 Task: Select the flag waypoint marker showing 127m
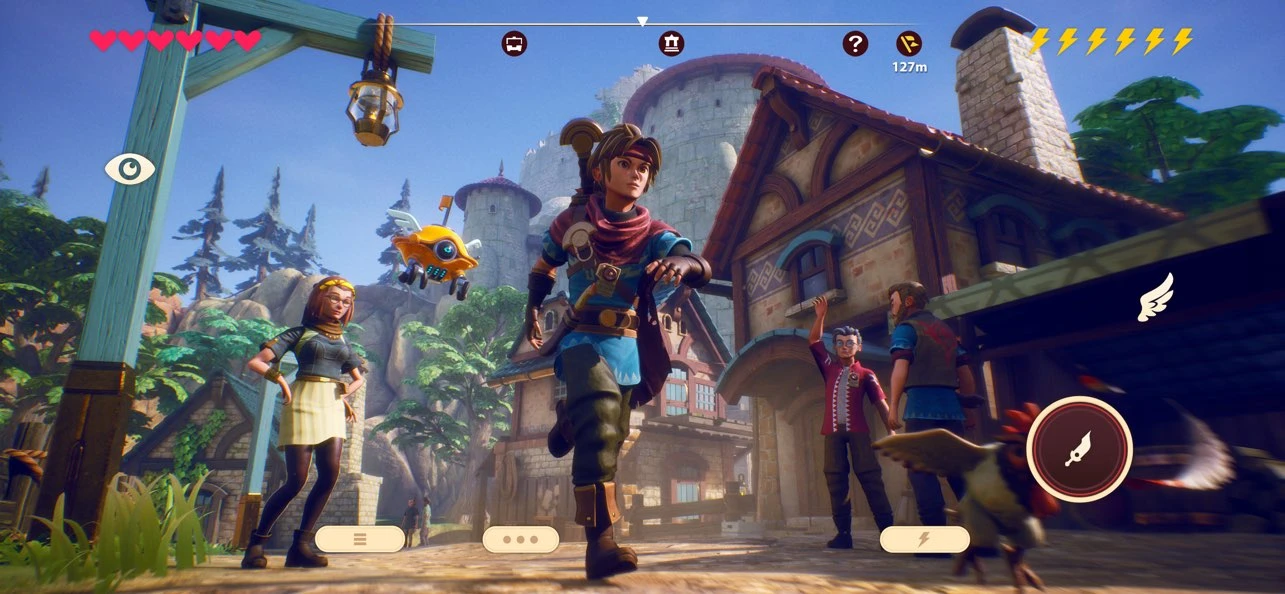[909, 44]
